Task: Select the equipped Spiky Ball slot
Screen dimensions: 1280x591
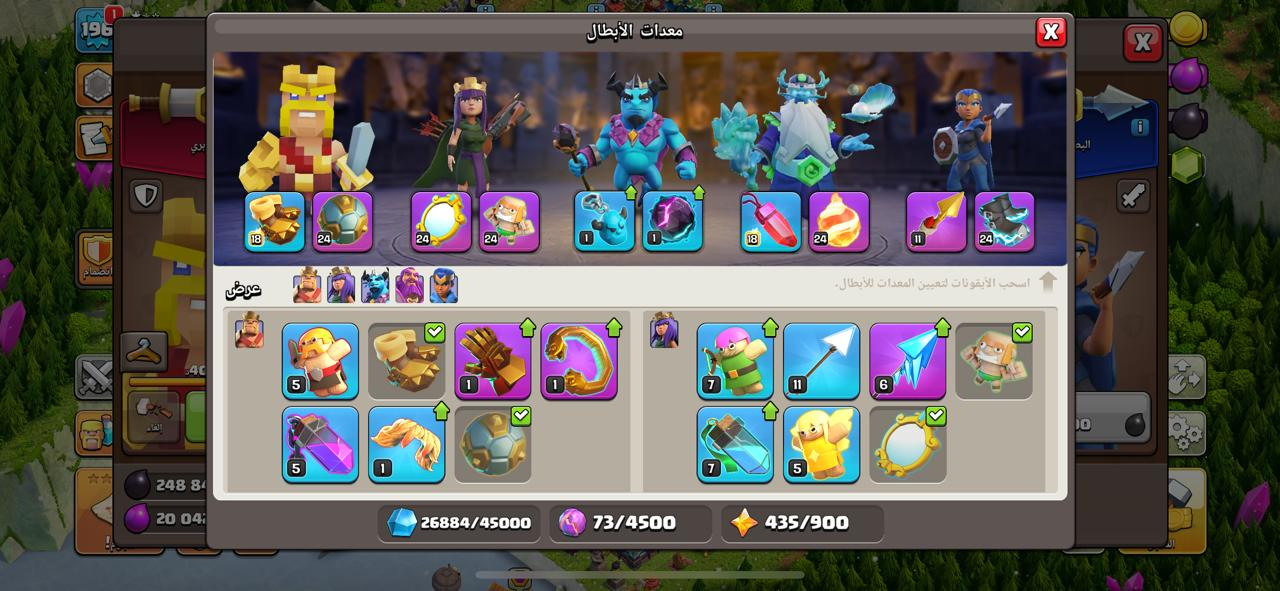Action: tap(342, 221)
